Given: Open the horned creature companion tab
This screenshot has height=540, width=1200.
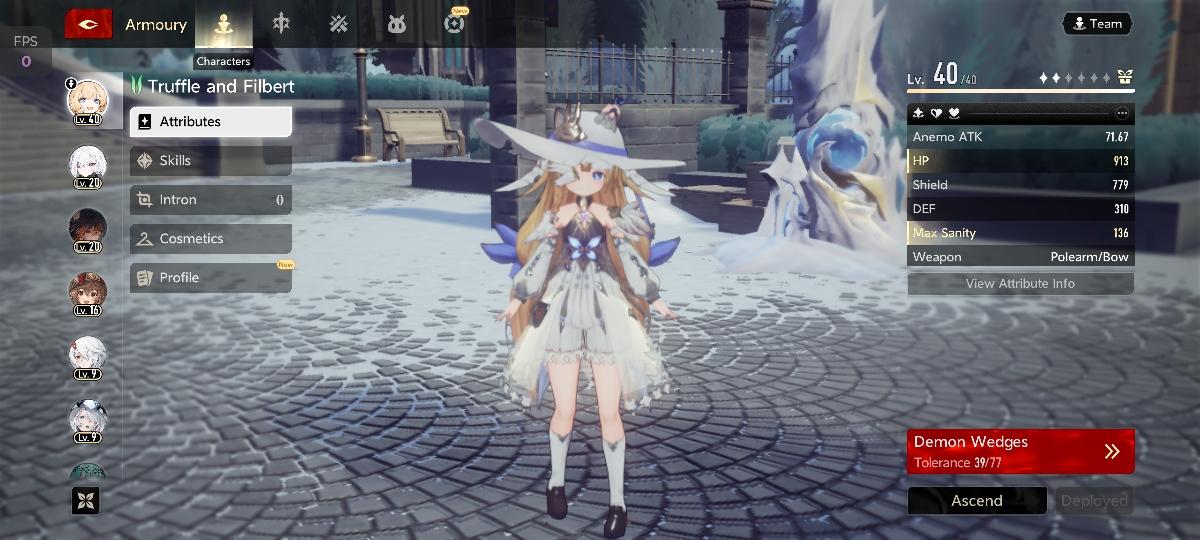Looking at the screenshot, I should pyautogui.click(x=397, y=24).
